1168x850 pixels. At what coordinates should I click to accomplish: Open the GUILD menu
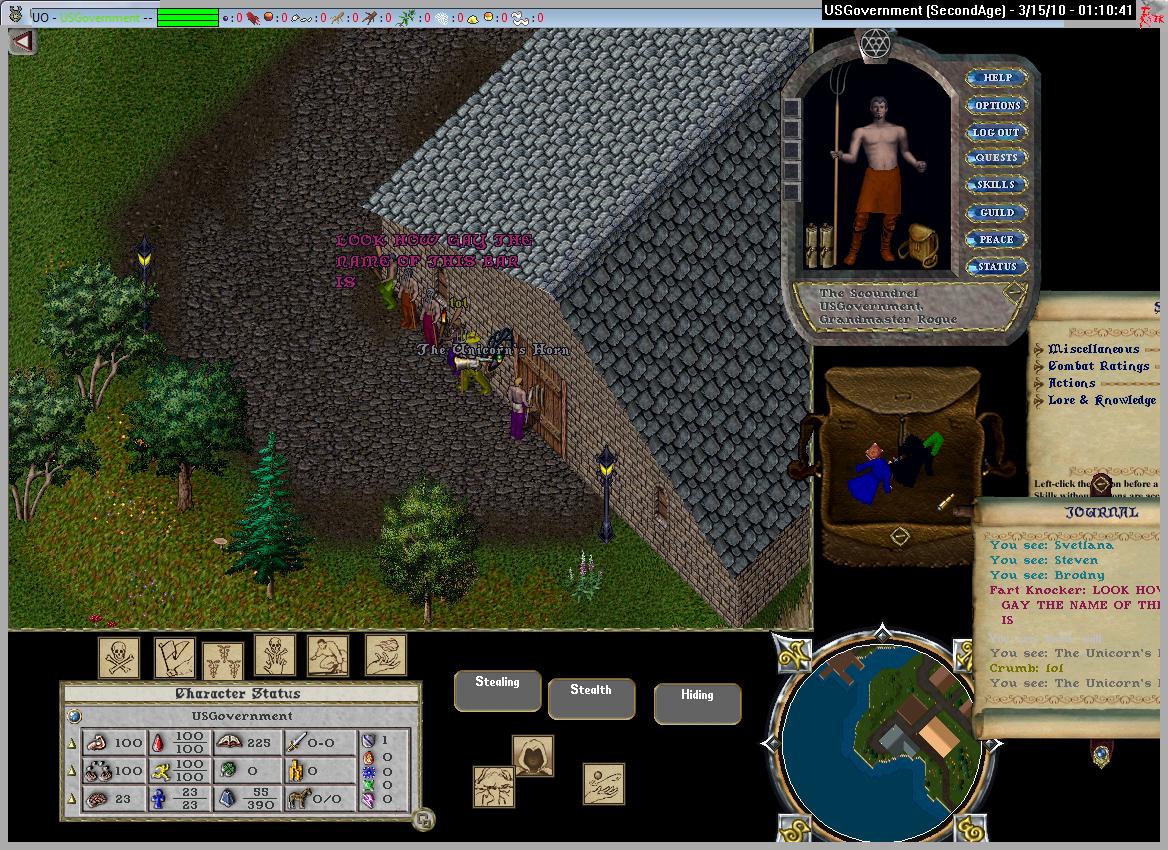pos(996,212)
